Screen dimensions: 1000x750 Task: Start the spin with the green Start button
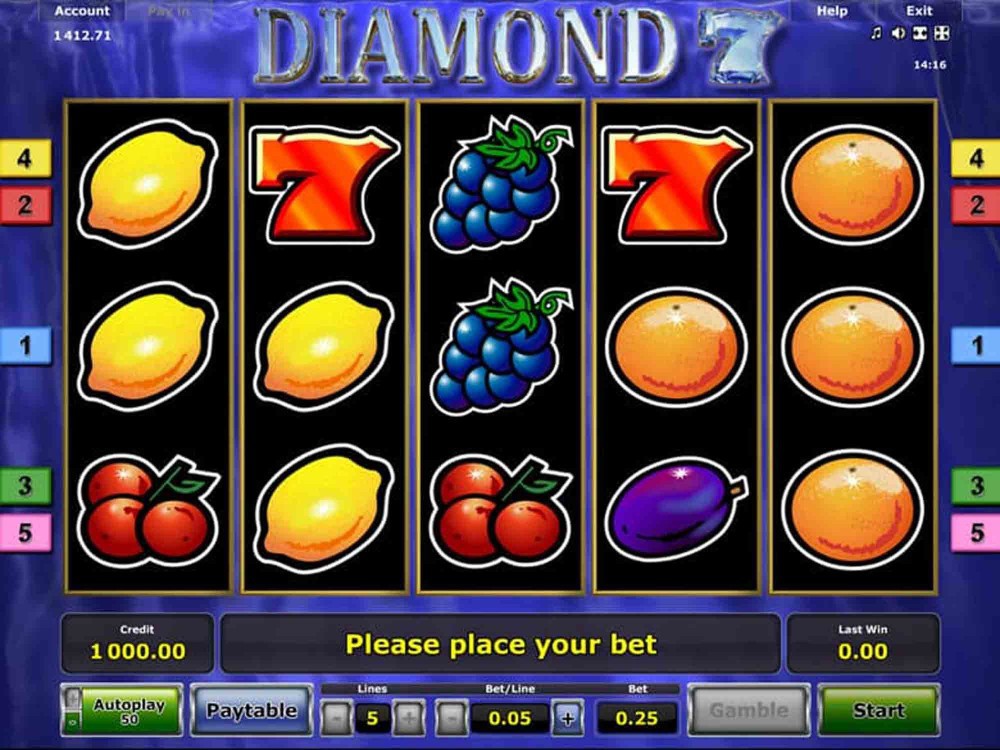pyautogui.click(x=878, y=711)
